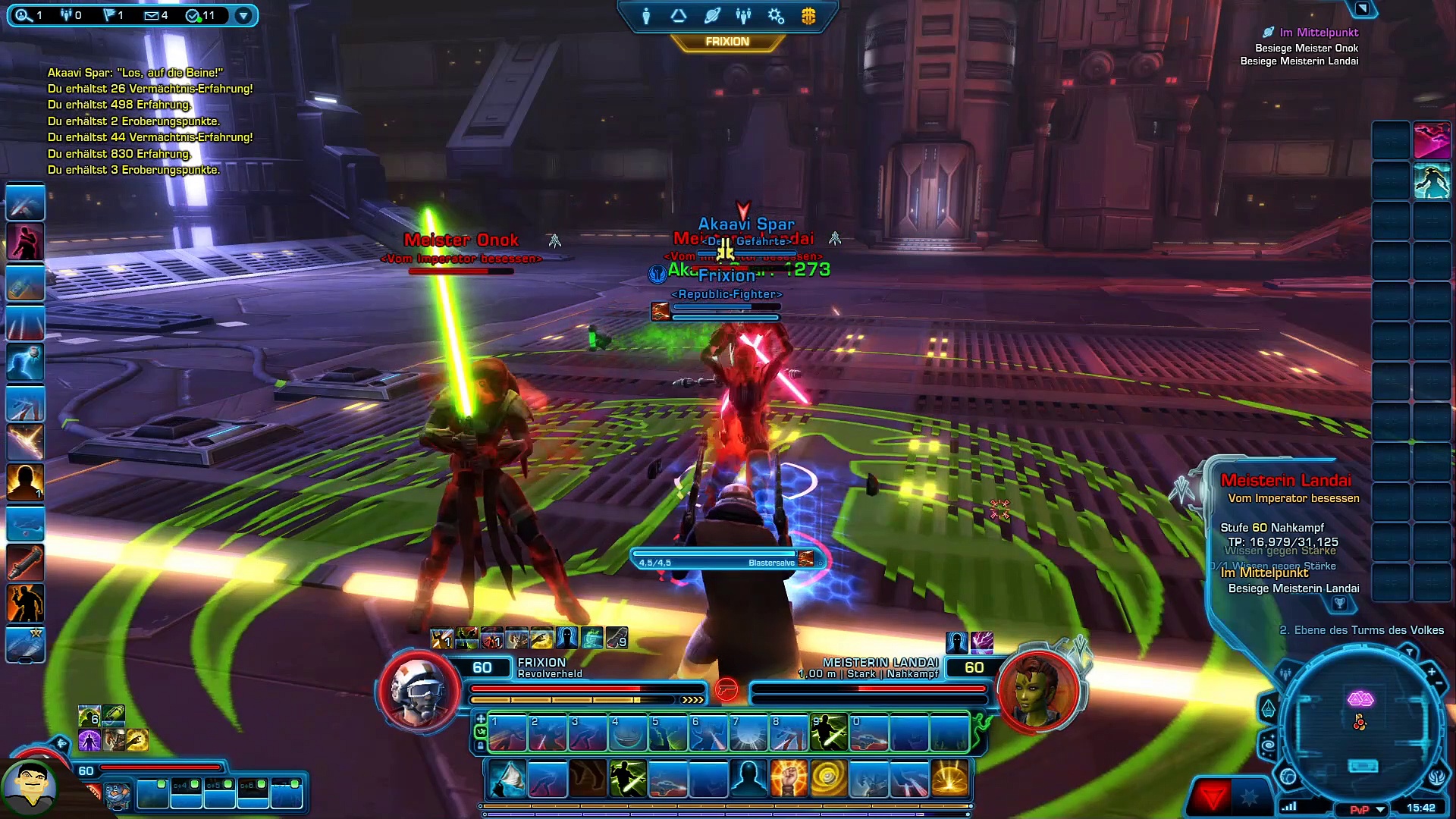
Task: Select Frixion's player portrait
Action: click(x=419, y=690)
